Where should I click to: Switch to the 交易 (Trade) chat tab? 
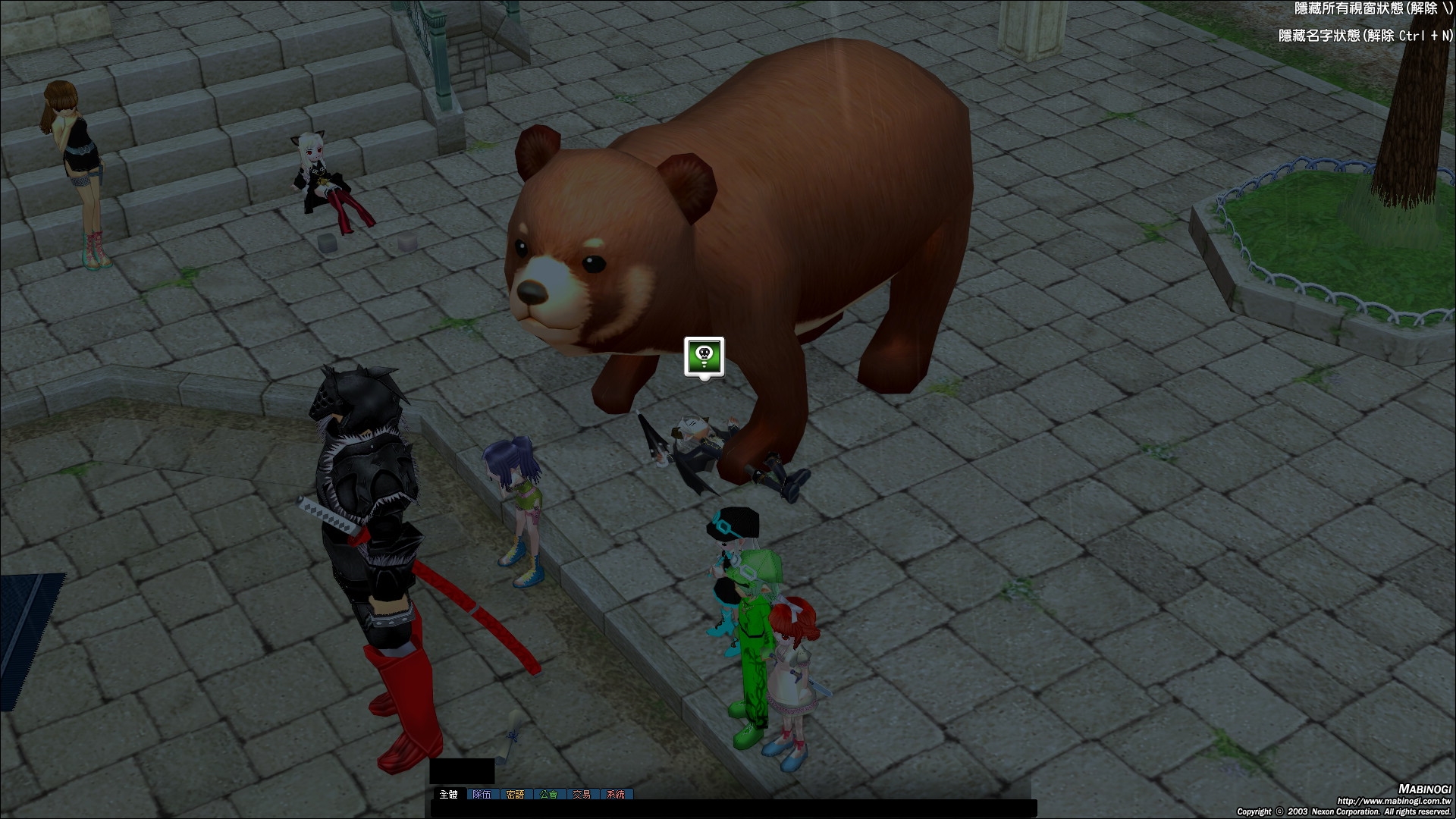tap(582, 794)
